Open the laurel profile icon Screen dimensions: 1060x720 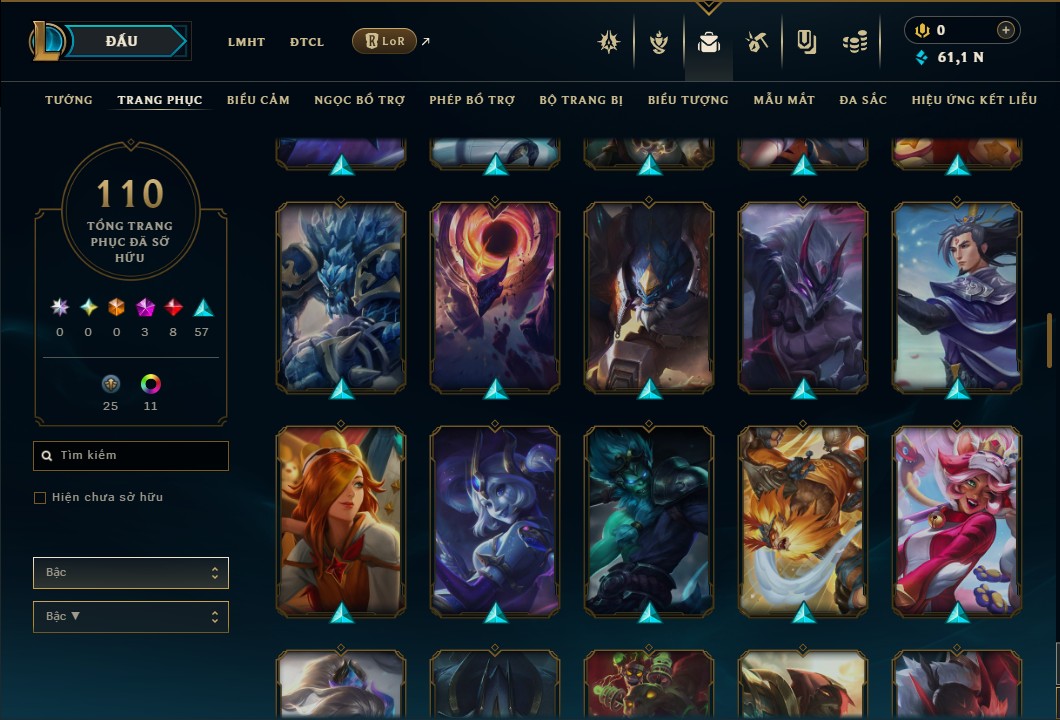pos(659,42)
